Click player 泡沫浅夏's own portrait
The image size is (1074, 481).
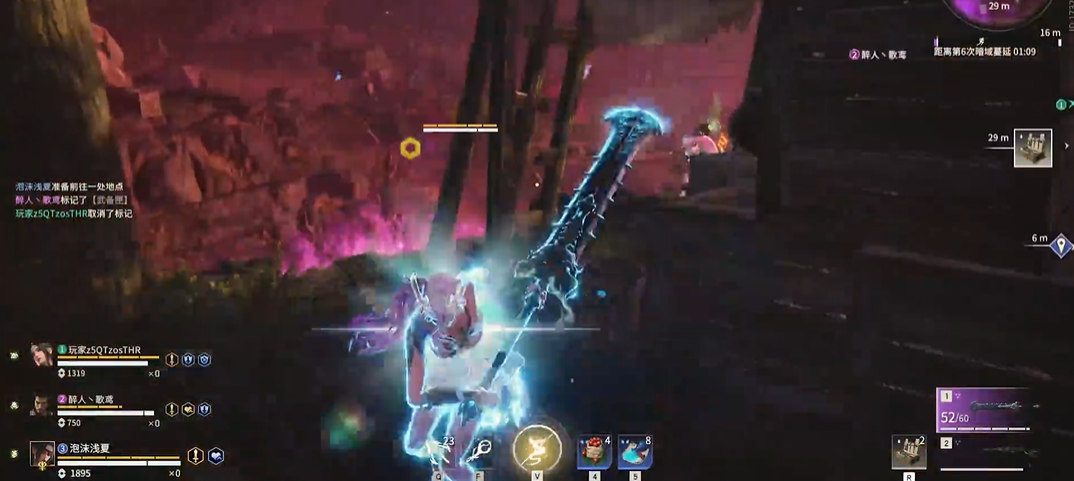pos(42,454)
